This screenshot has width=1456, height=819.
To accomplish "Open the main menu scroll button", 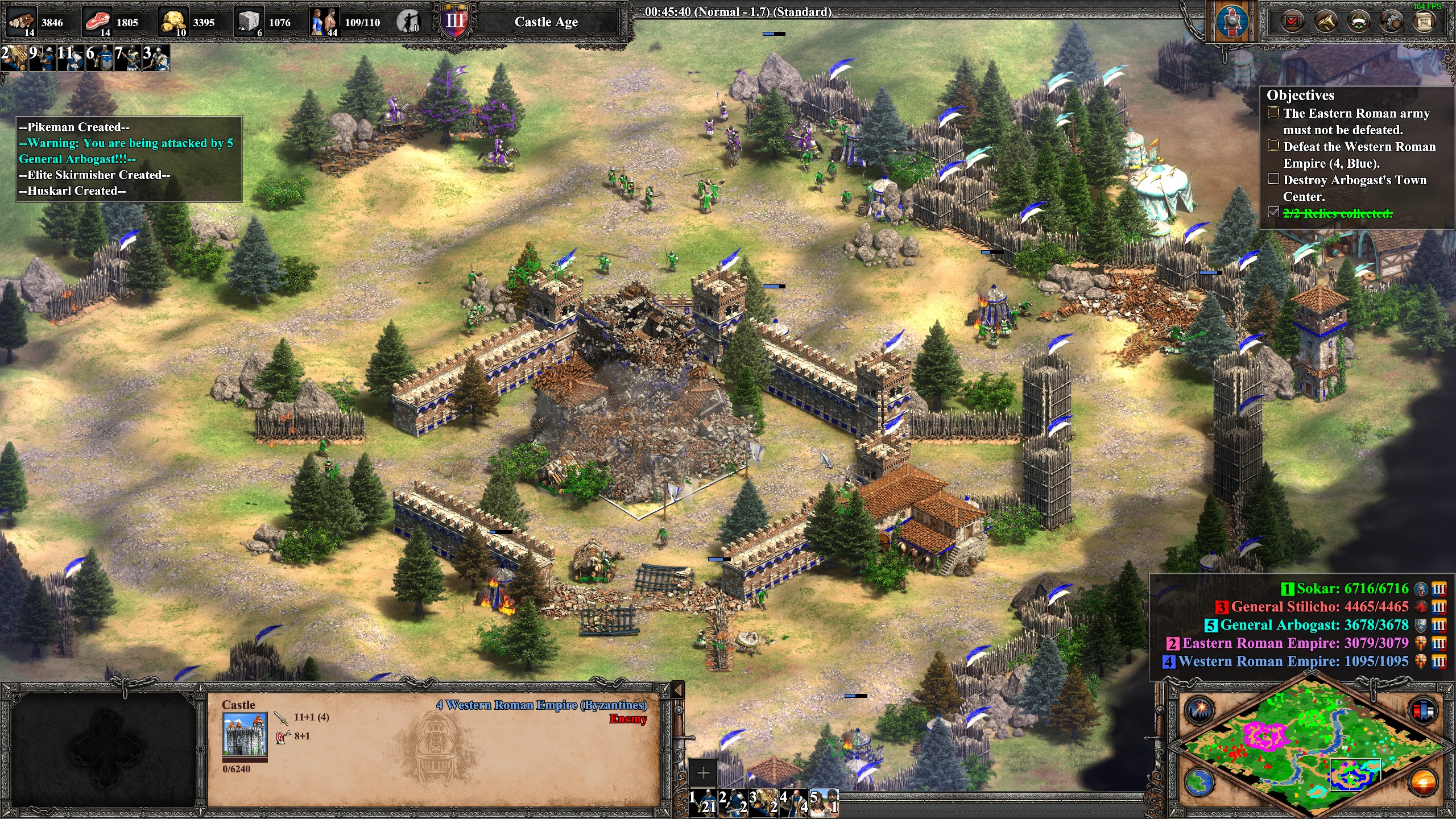I will point(1424,22).
